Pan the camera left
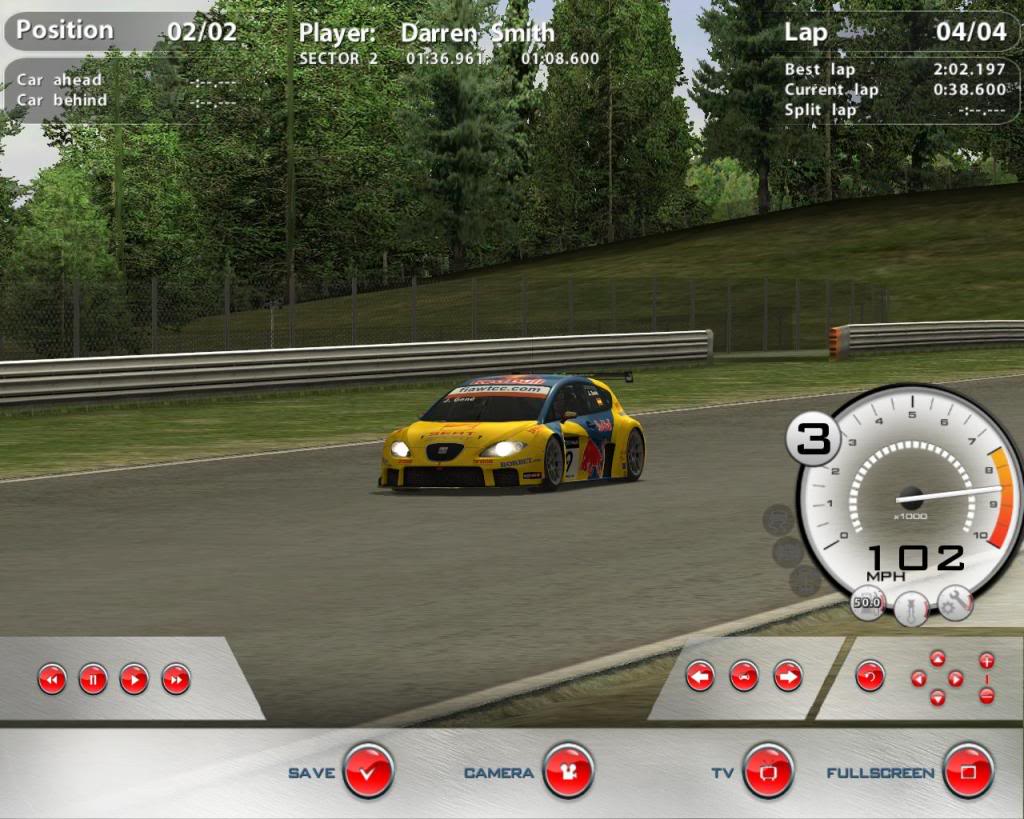The height and width of the screenshot is (819, 1024). (918, 679)
